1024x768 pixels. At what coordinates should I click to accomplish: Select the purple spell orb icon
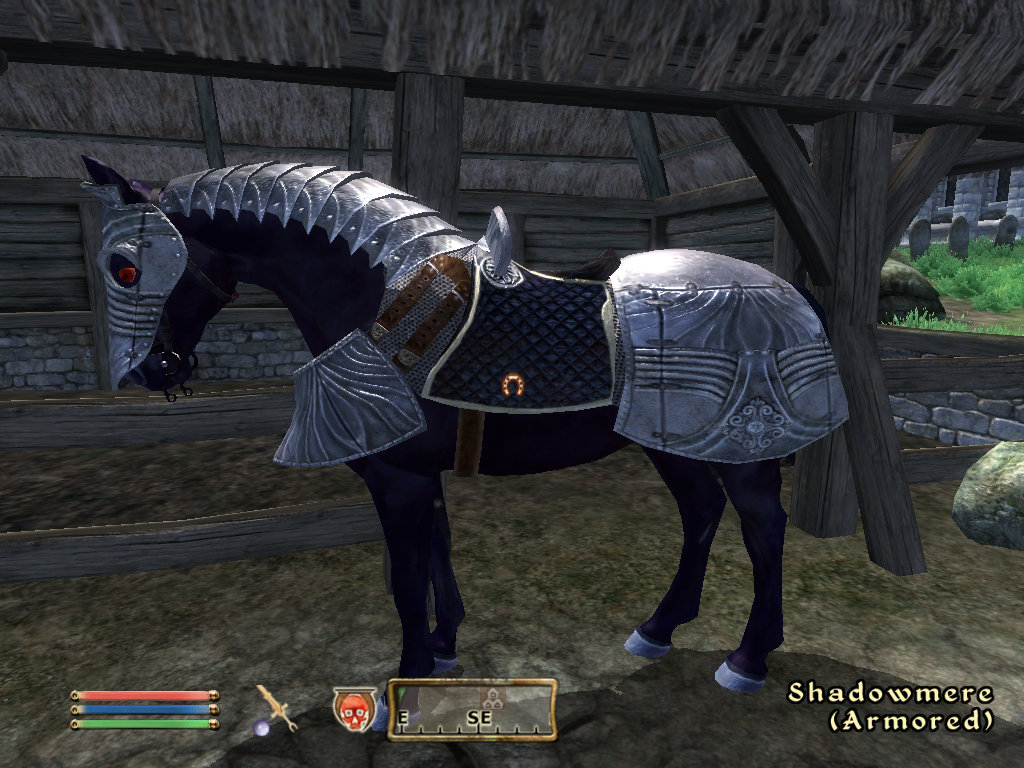coord(261,728)
